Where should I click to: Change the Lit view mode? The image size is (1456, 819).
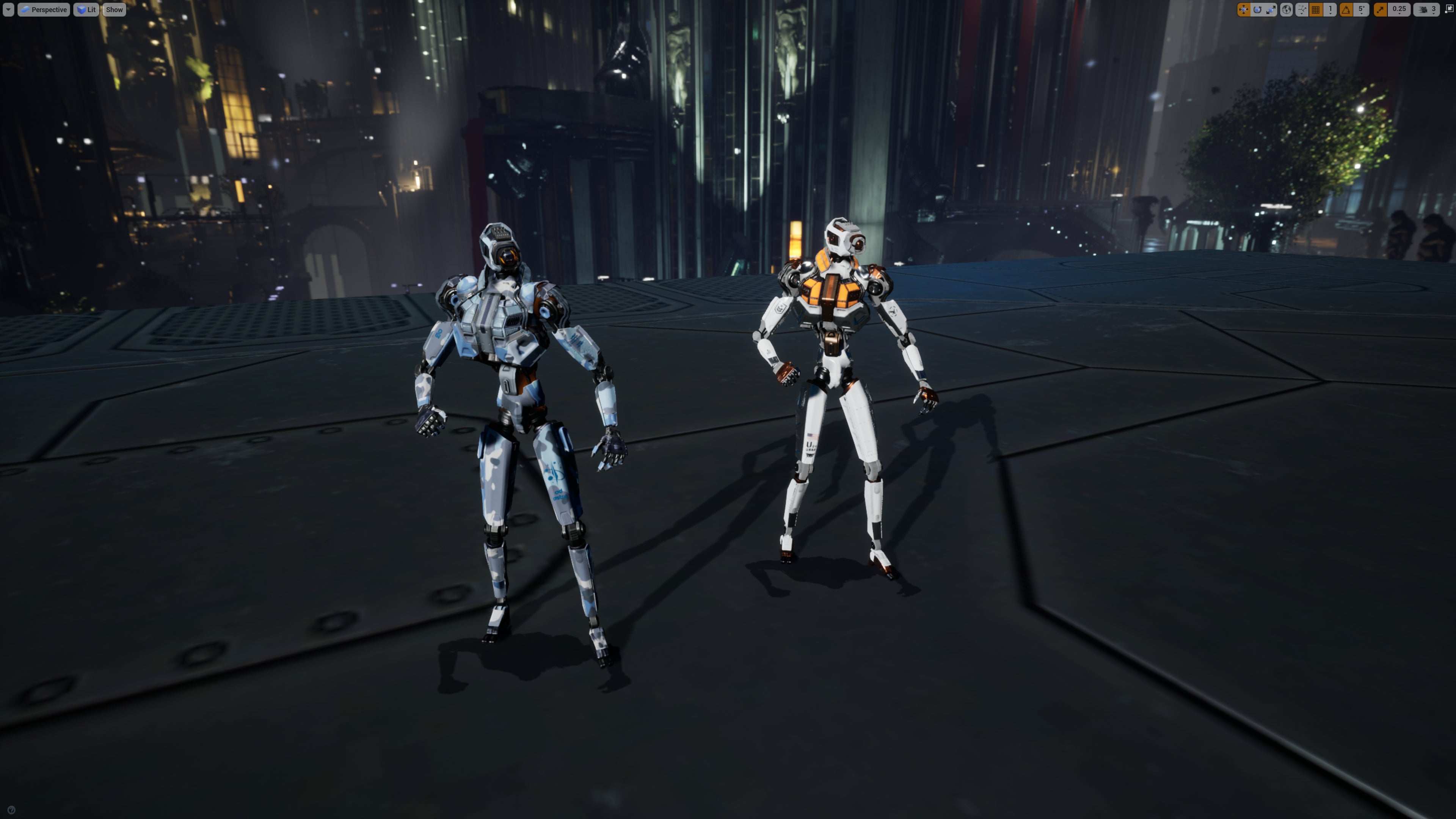coord(86,9)
